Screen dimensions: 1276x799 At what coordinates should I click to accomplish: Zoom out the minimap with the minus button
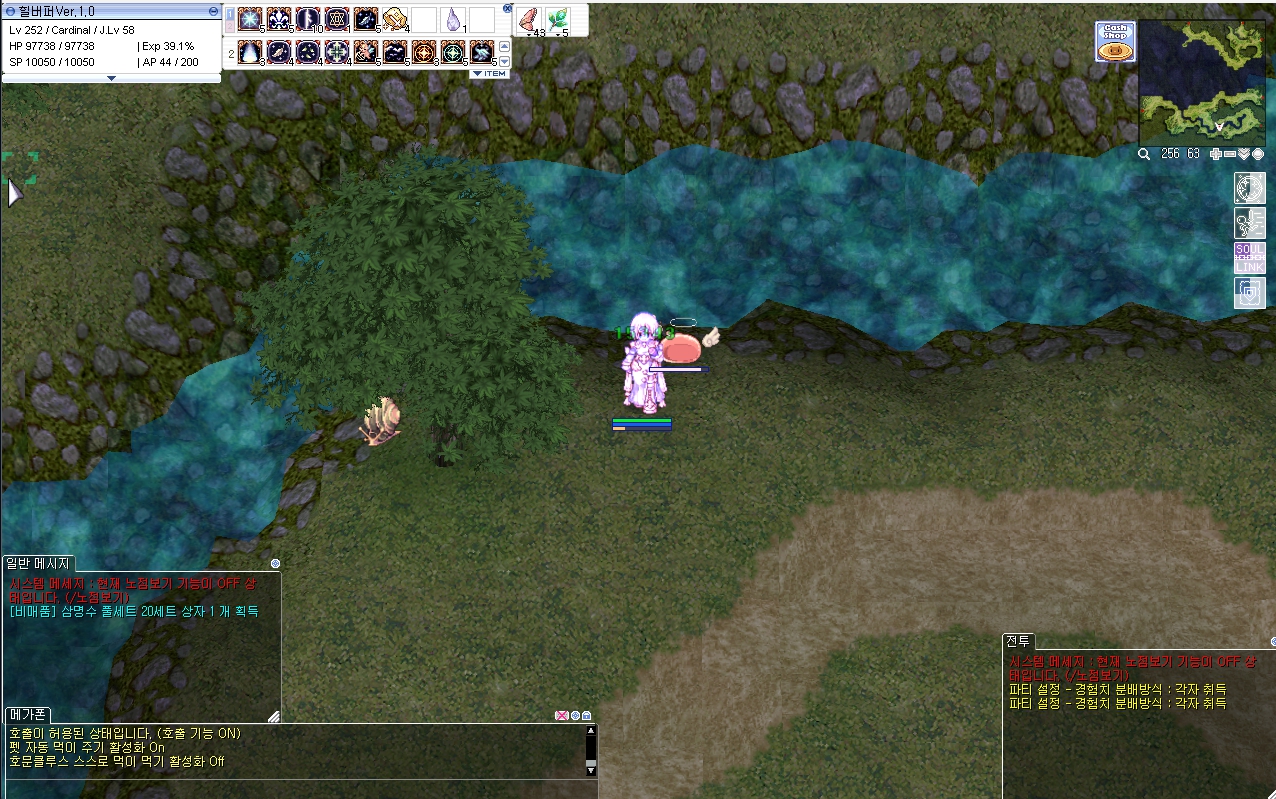tap(1230, 154)
